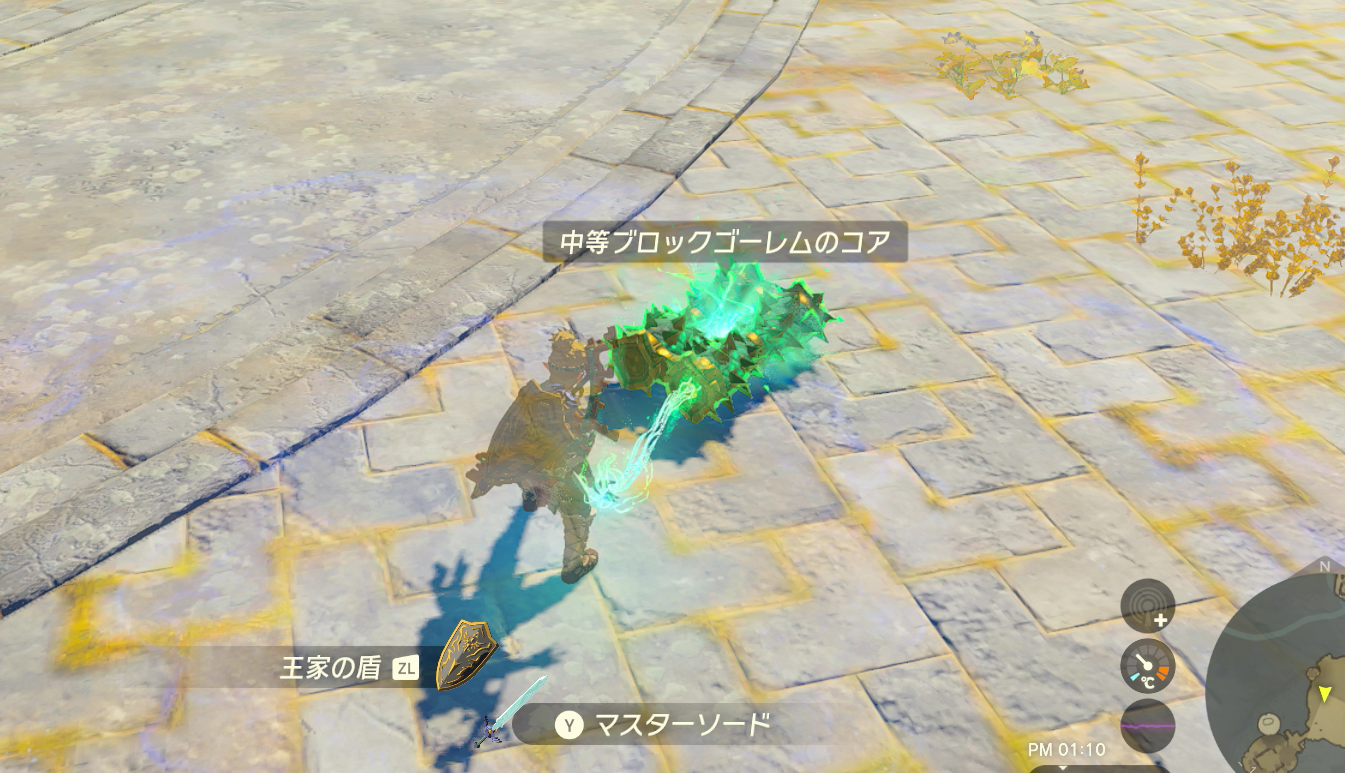Click the 中等ブロックゴーレムのコア pickup label
The image size is (1345, 773).
point(727,242)
